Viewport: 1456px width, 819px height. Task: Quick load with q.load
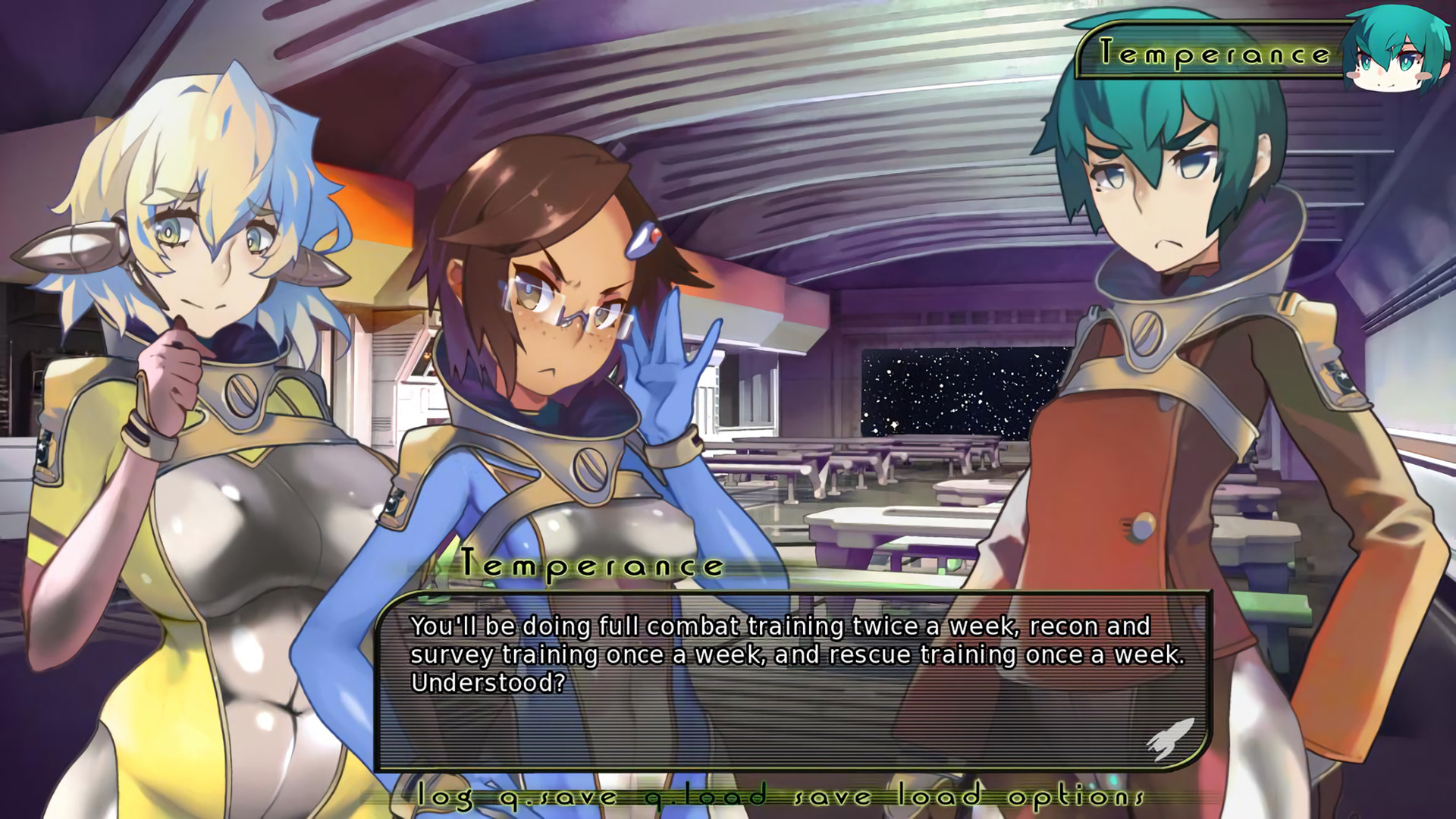[x=705, y=795]
